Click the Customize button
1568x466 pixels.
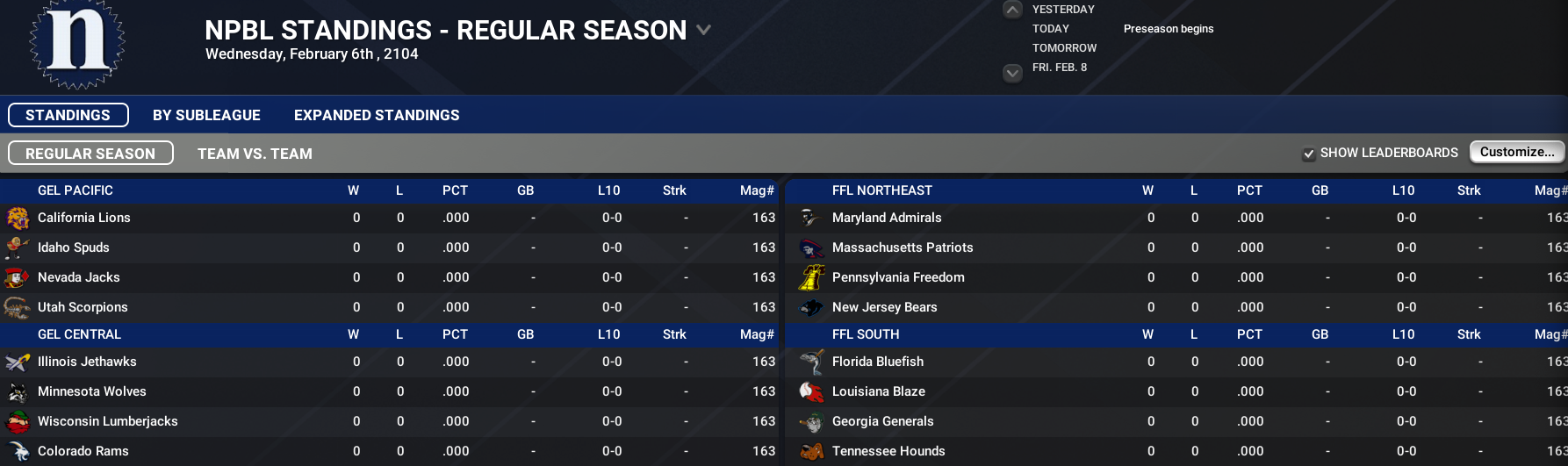click(1516, 152)
